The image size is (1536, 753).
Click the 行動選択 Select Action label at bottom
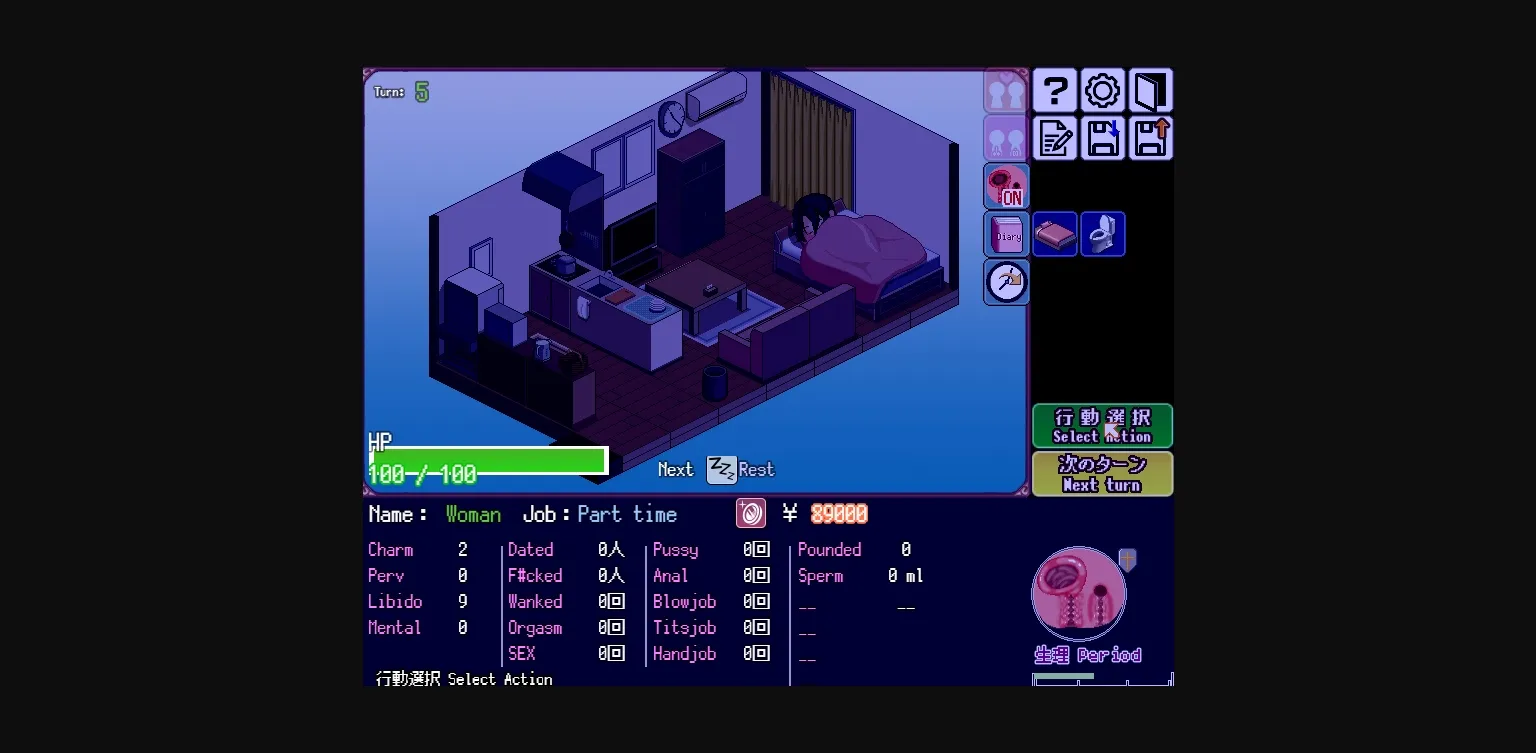pos(463,679)
